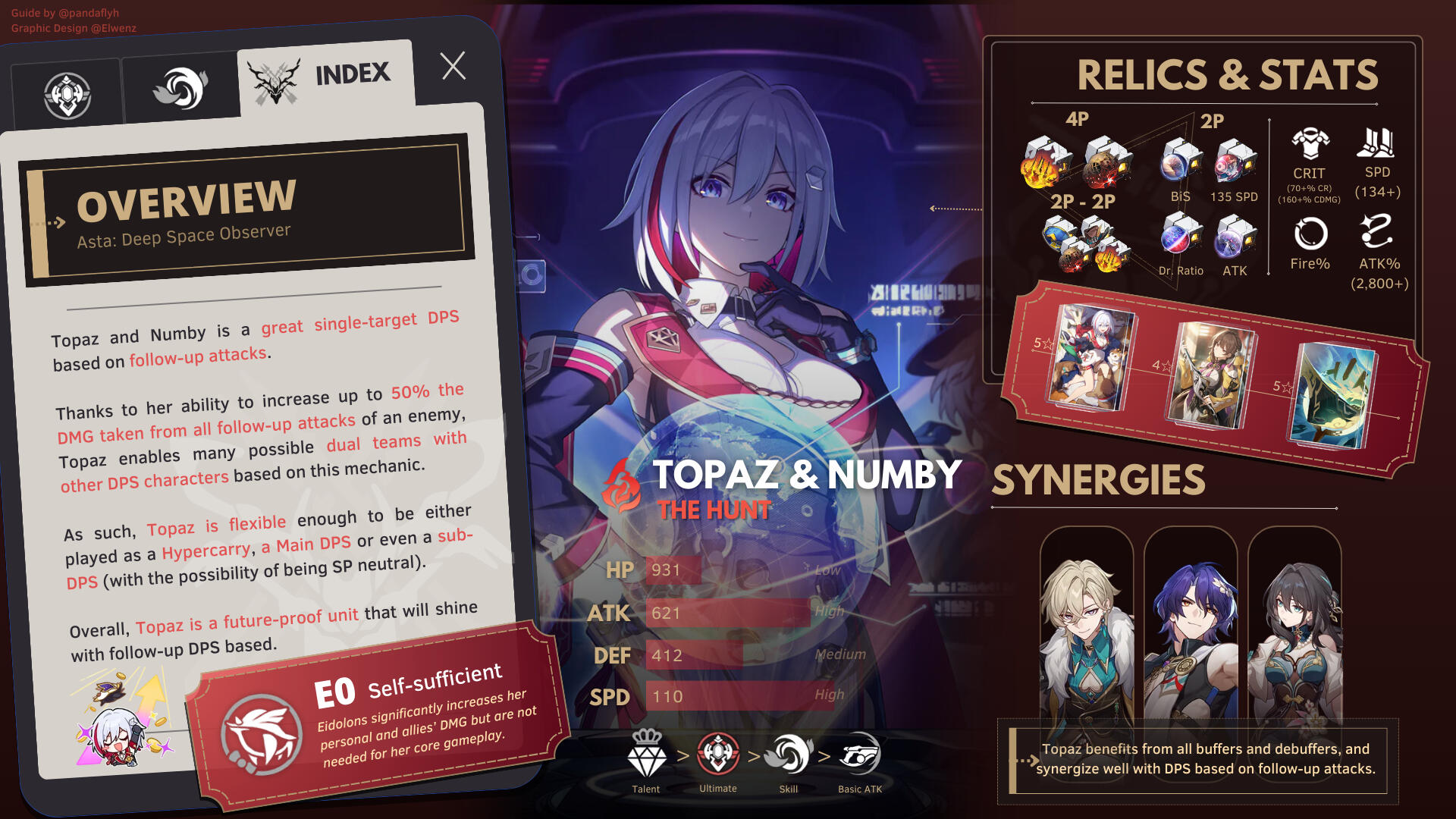
Task: Click the BiS planar relic set
Action: [x=1180, y=161]
